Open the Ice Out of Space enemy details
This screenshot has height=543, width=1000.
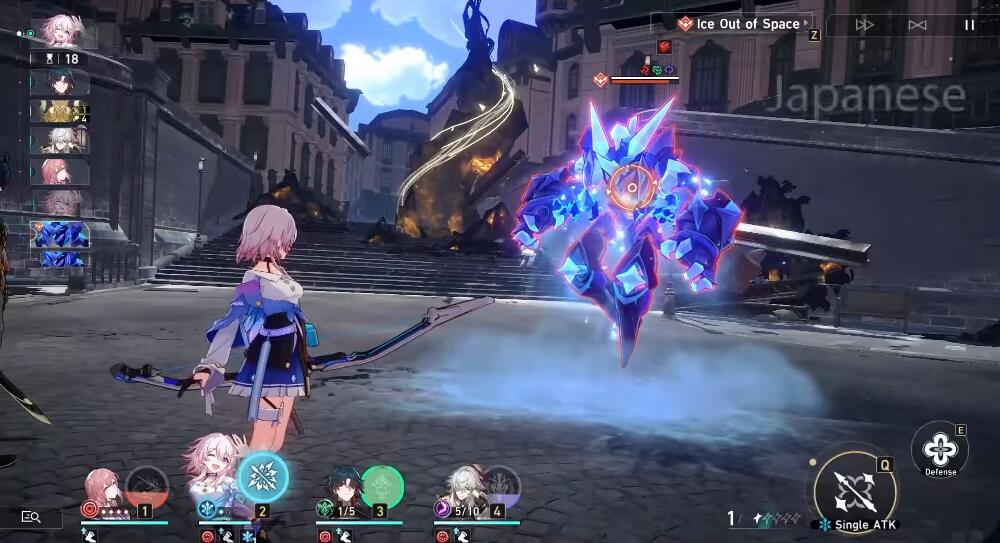742,24
